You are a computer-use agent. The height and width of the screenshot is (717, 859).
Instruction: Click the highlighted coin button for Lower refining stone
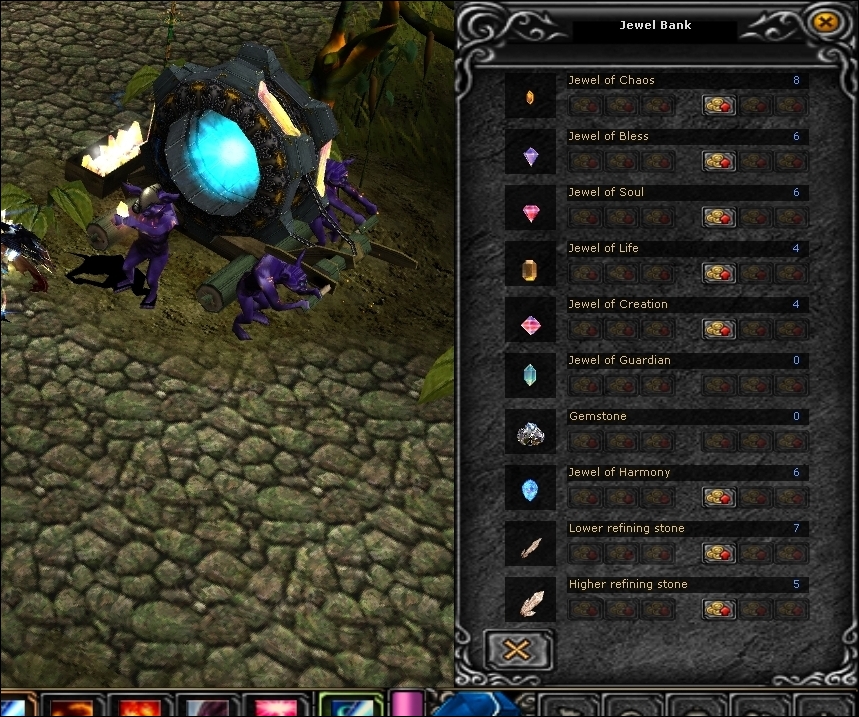point(719,553)
